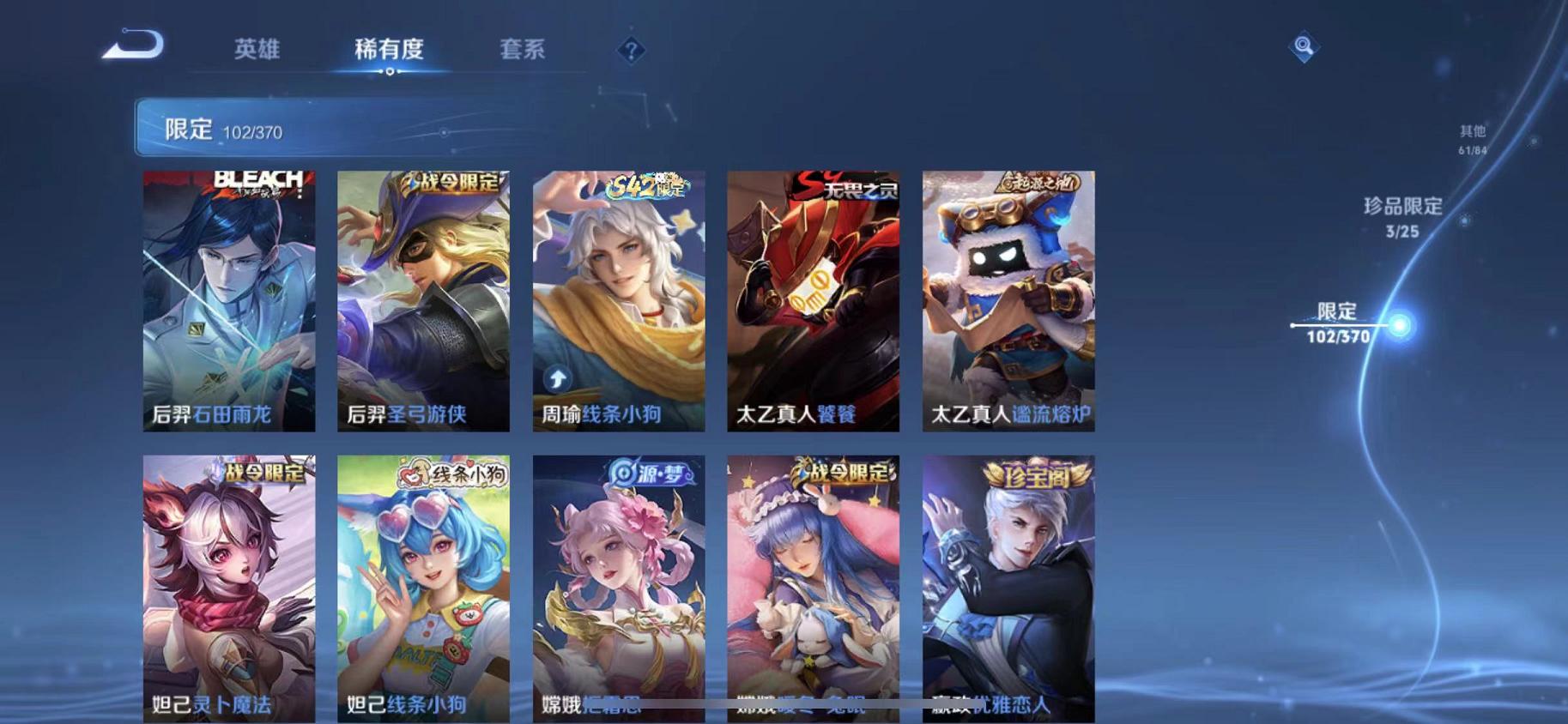Open the help question mark icon
The width and height of the screenshot is (1568, 724).
pyautogui.click(x=632, y=51)
